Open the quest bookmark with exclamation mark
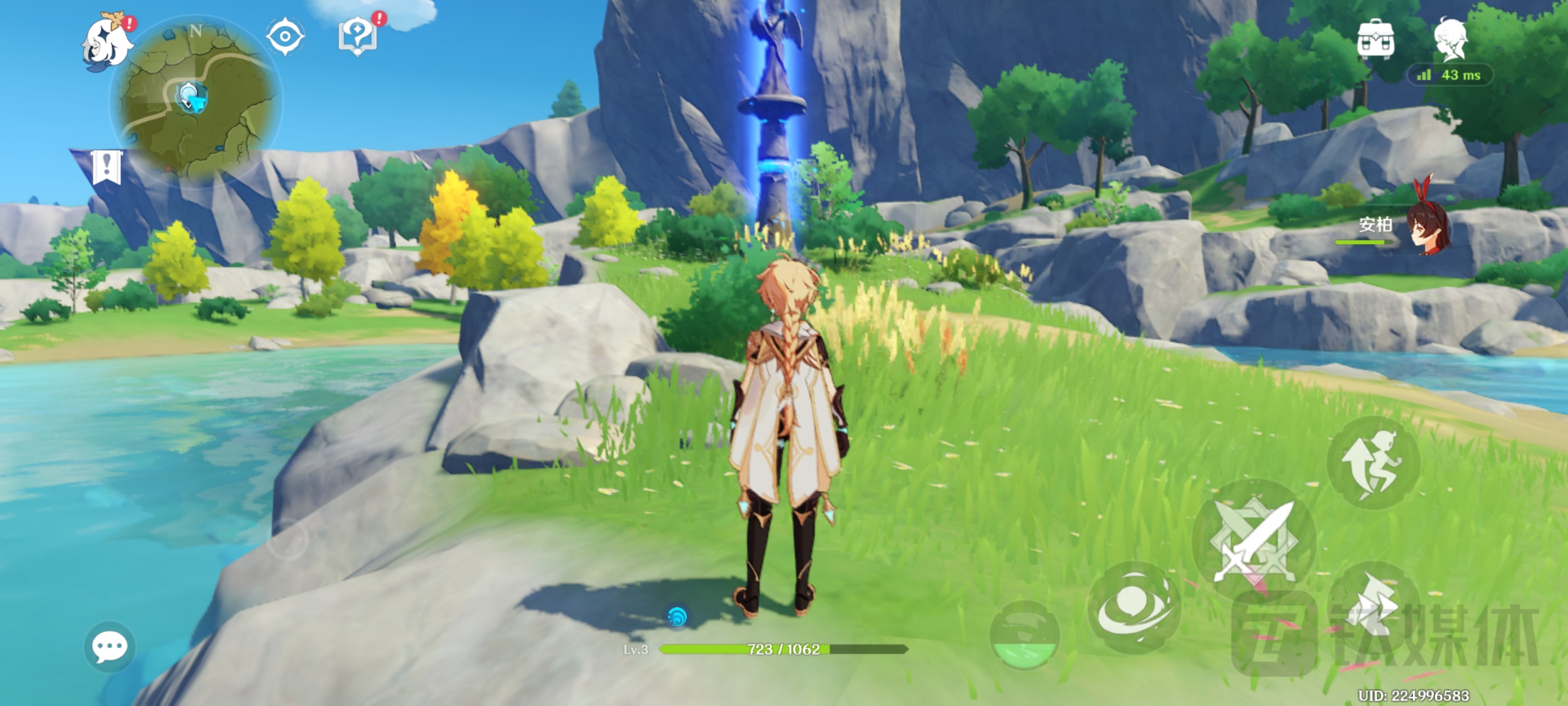This screenshot has height=706, width=1568. [107, 167]
